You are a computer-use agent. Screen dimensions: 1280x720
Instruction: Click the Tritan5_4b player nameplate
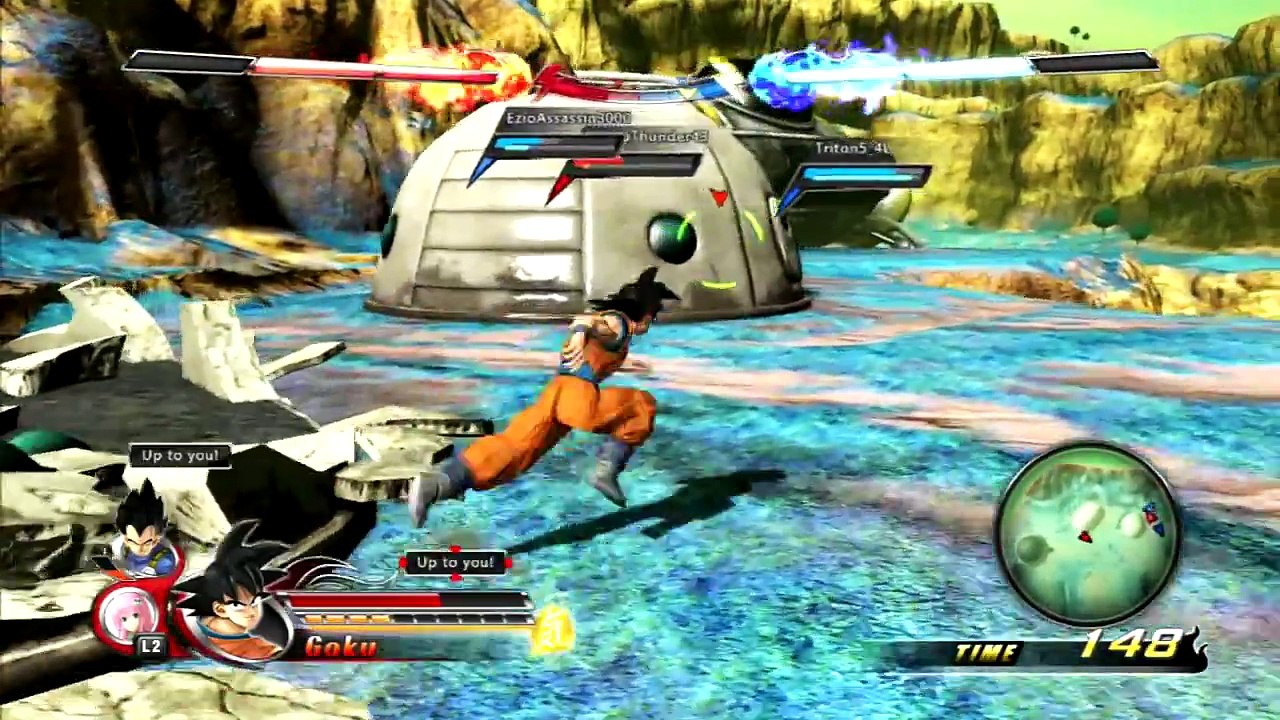(852, 149)
